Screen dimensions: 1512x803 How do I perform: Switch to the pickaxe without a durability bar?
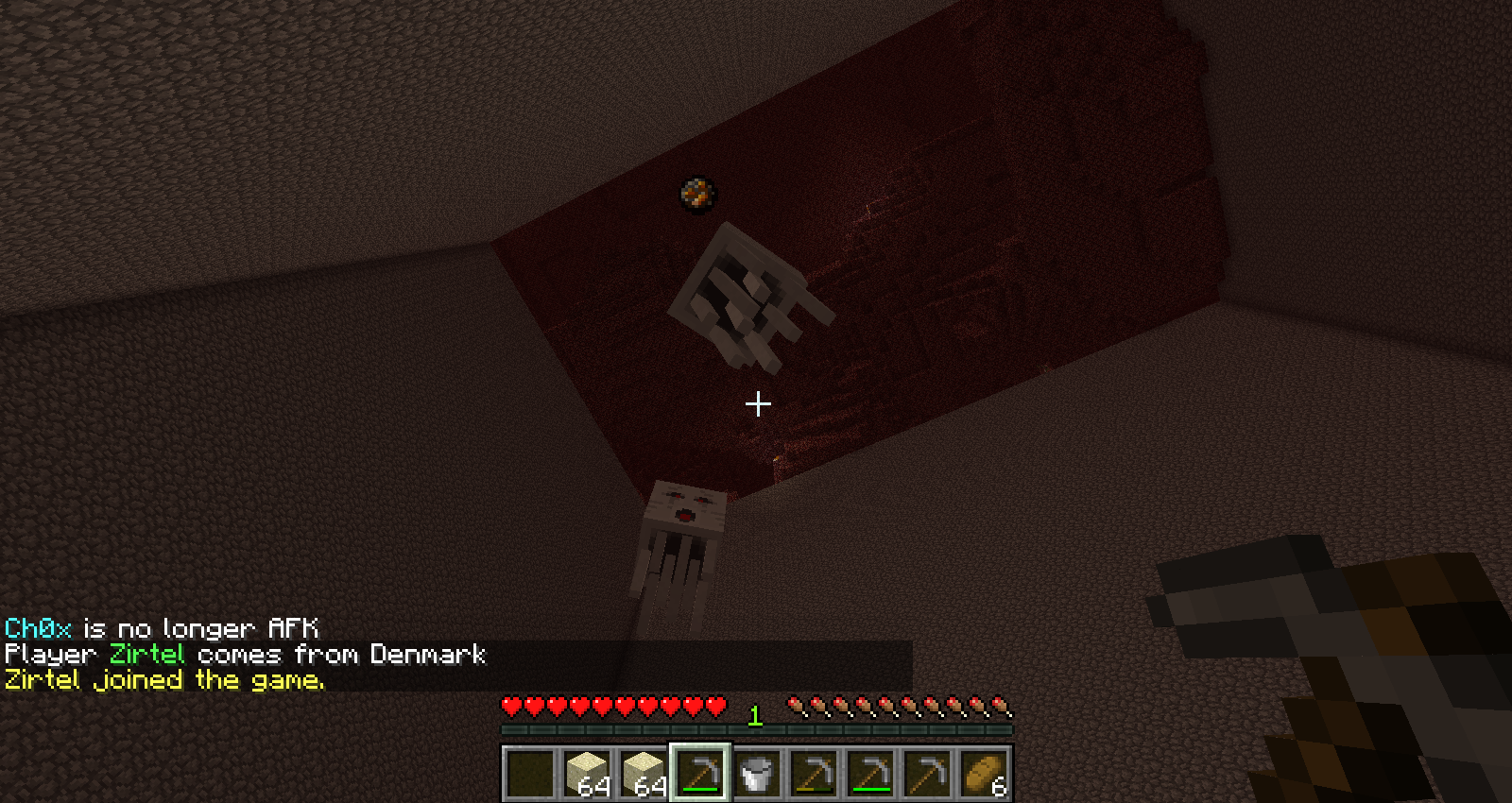[x=927, y=773]
